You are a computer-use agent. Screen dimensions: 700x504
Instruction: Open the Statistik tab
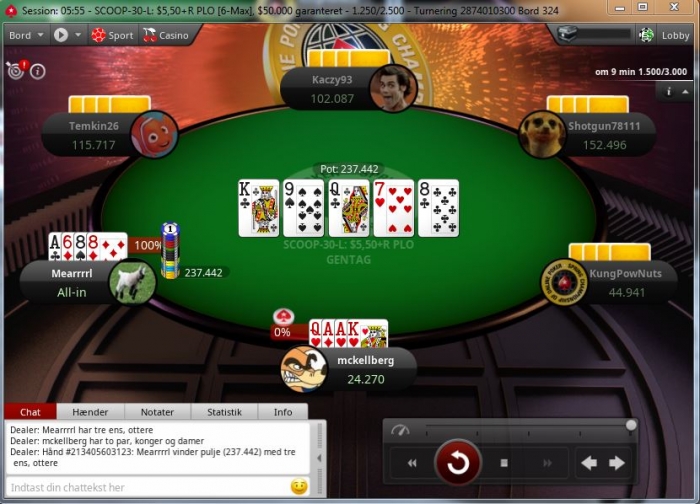point(224,411)
